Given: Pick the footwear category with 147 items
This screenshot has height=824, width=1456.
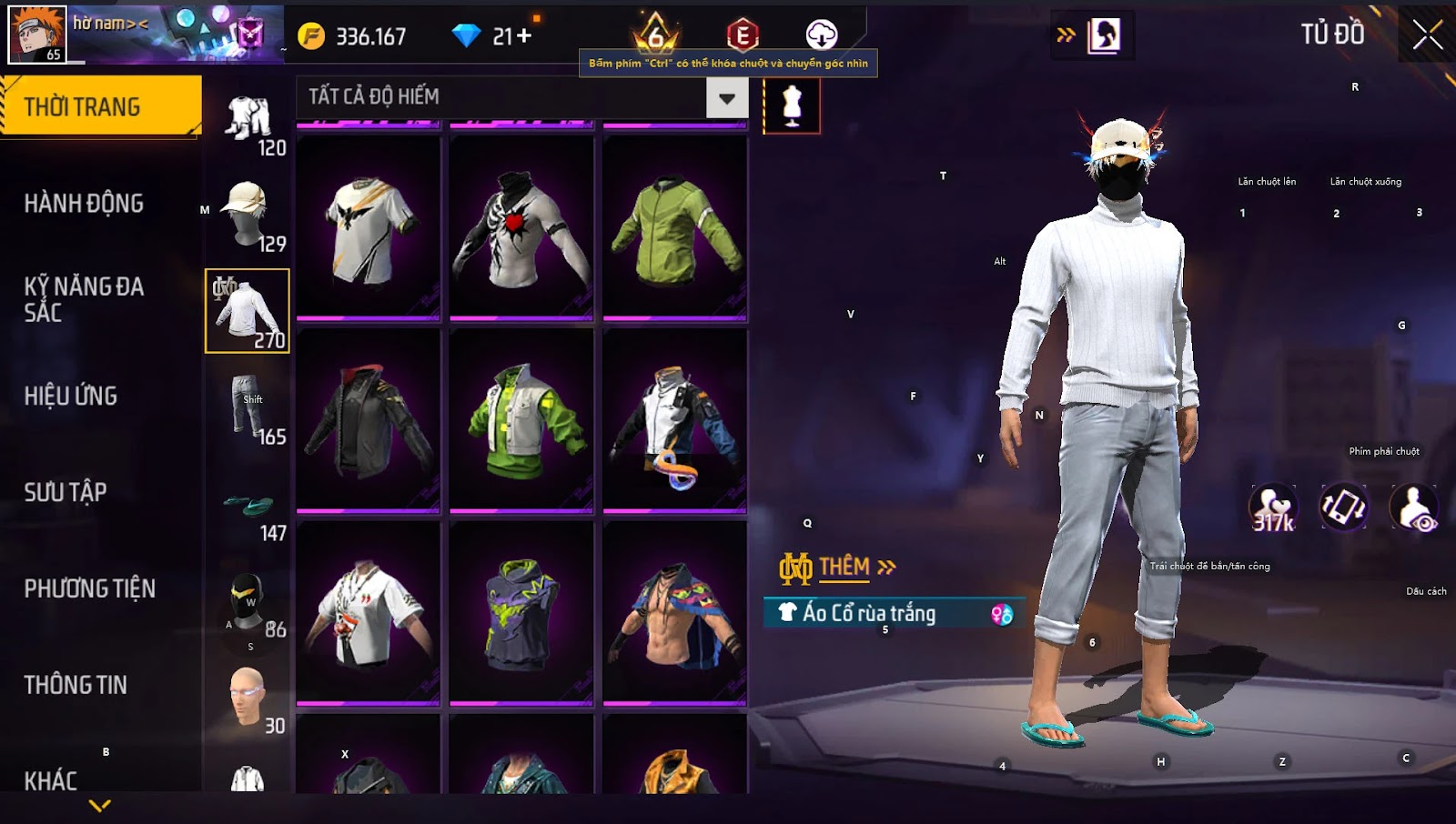Looking at the screenshot, I should tap(248, 509).
